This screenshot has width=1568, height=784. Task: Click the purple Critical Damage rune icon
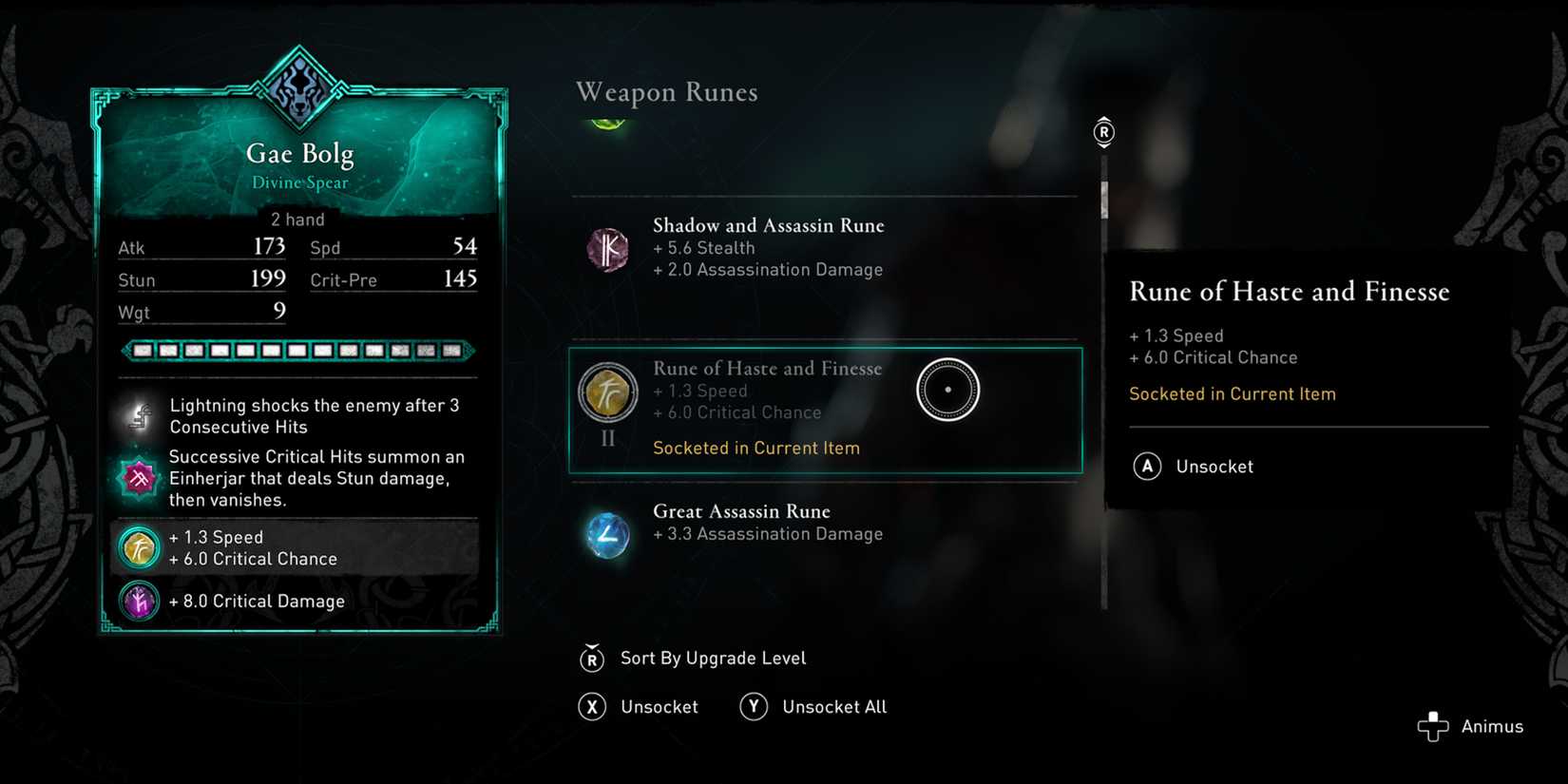(x=139, y=601)
